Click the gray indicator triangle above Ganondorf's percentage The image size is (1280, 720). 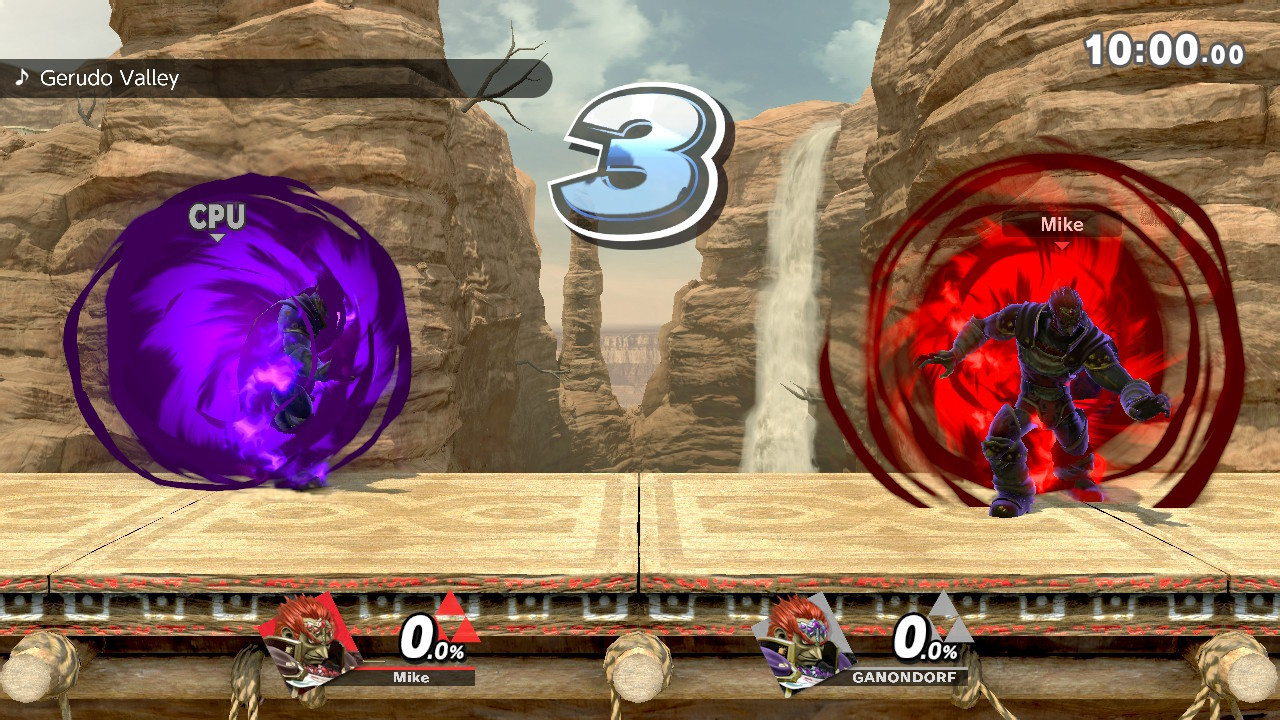click(x=941, y=605)
